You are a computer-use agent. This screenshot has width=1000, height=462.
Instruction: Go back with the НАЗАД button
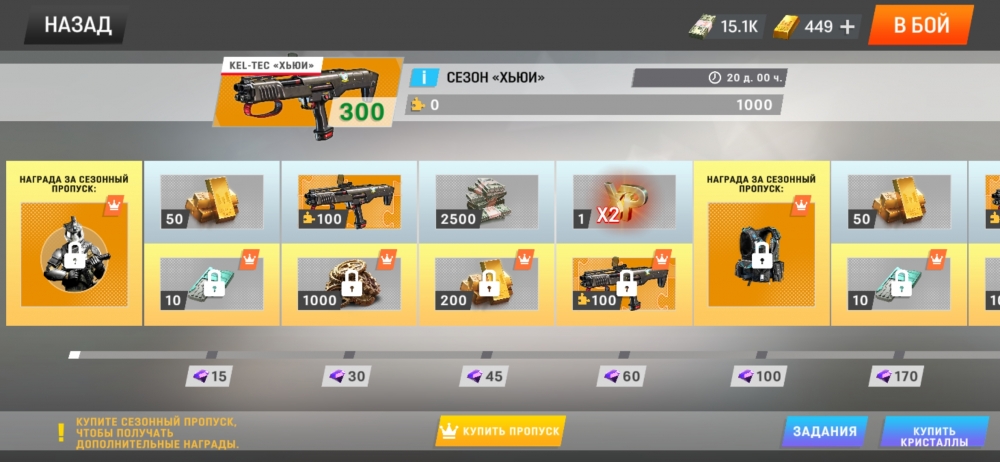coord(77,25)
